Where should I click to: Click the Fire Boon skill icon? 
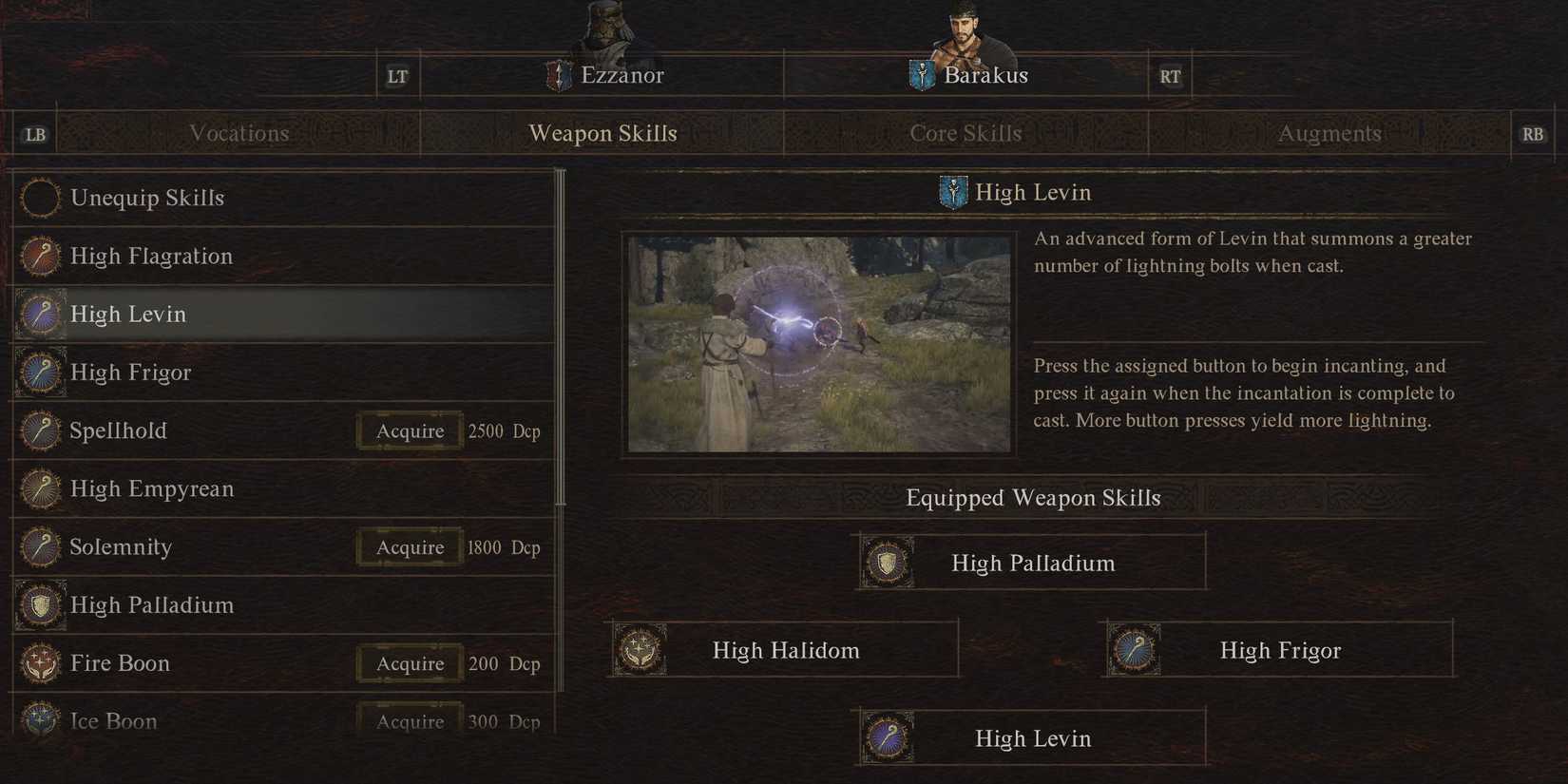(41, 663)
